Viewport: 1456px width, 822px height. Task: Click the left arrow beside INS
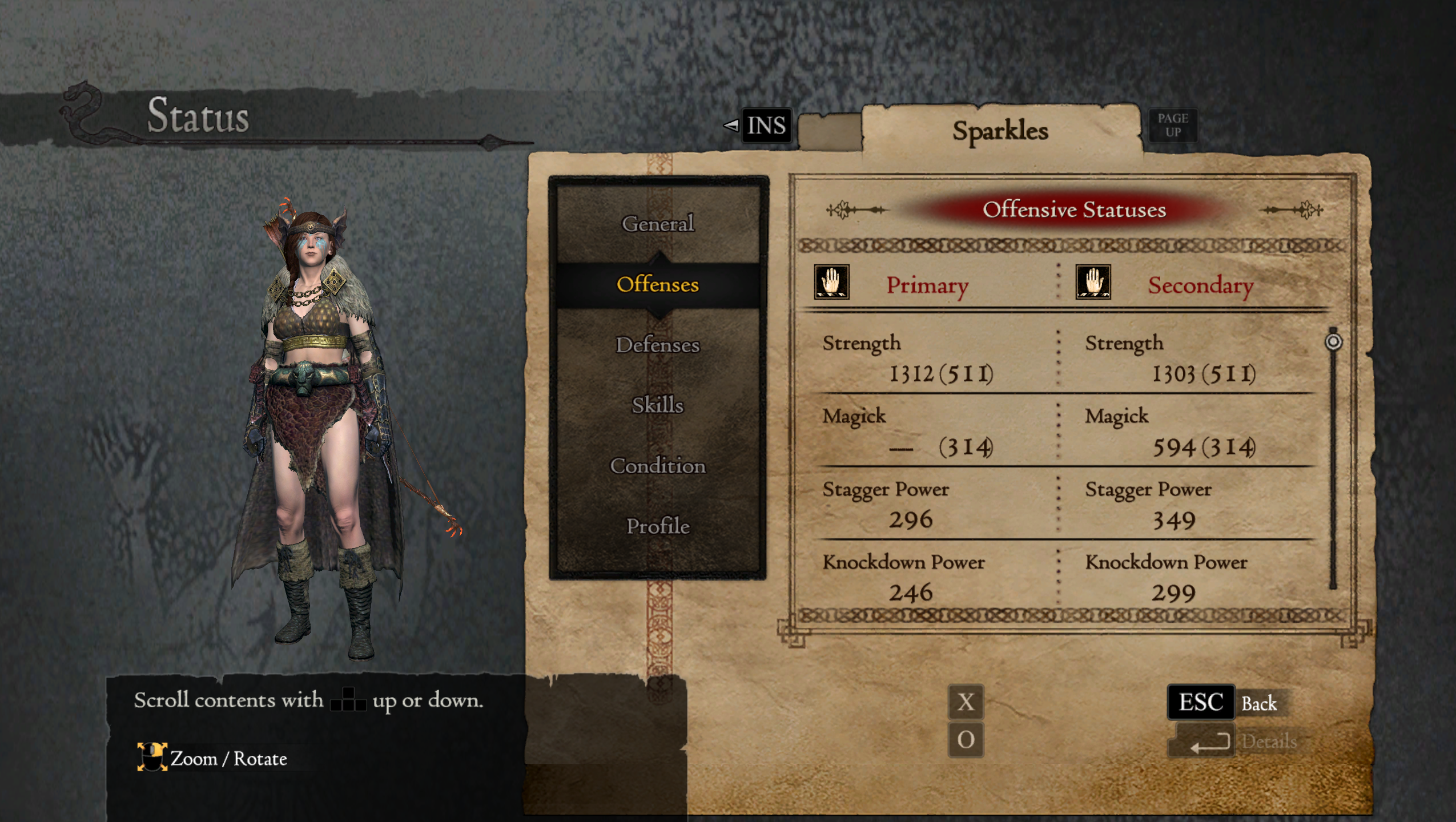tap(733, 126)
